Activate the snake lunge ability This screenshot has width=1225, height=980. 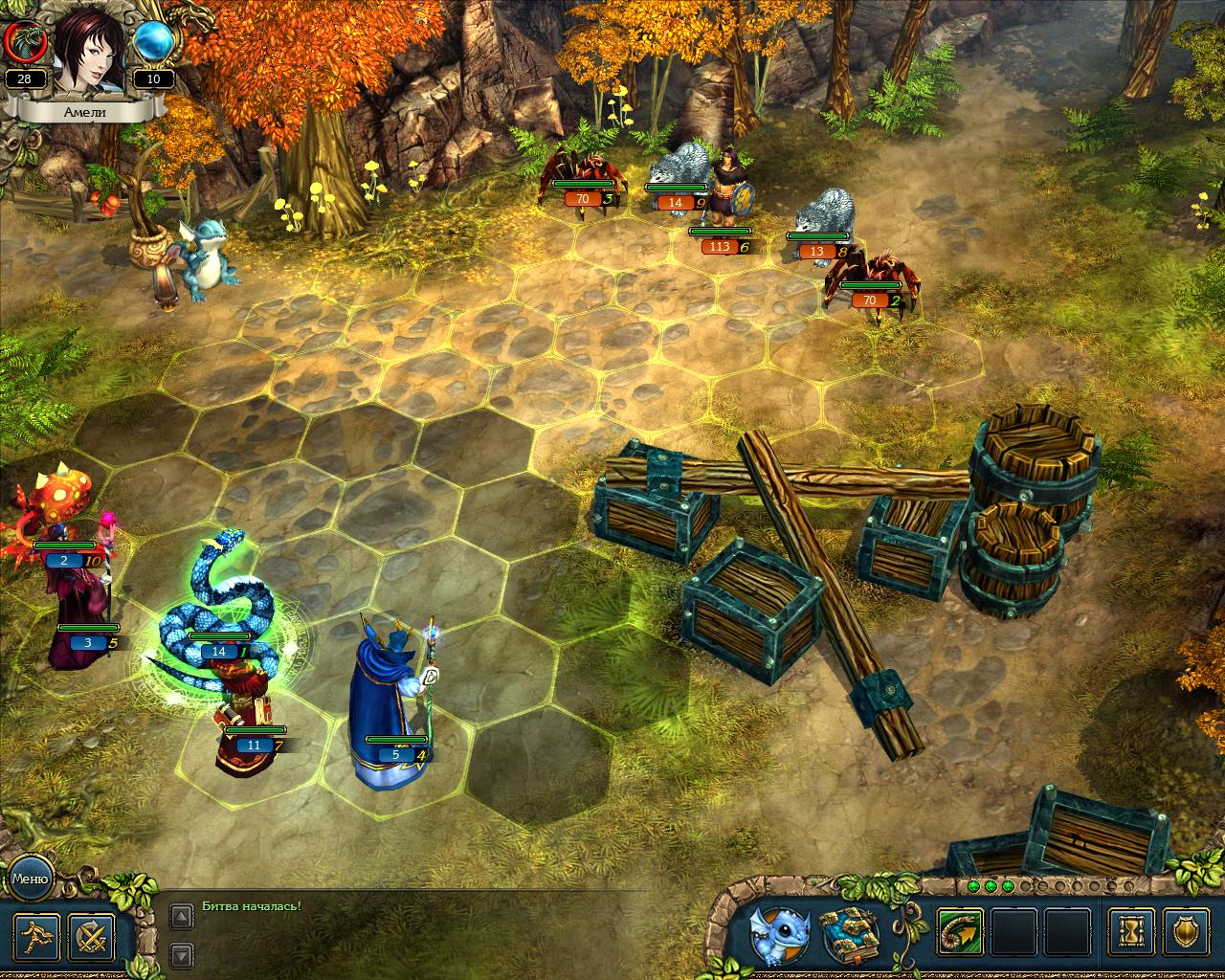(x=960, y=933)
